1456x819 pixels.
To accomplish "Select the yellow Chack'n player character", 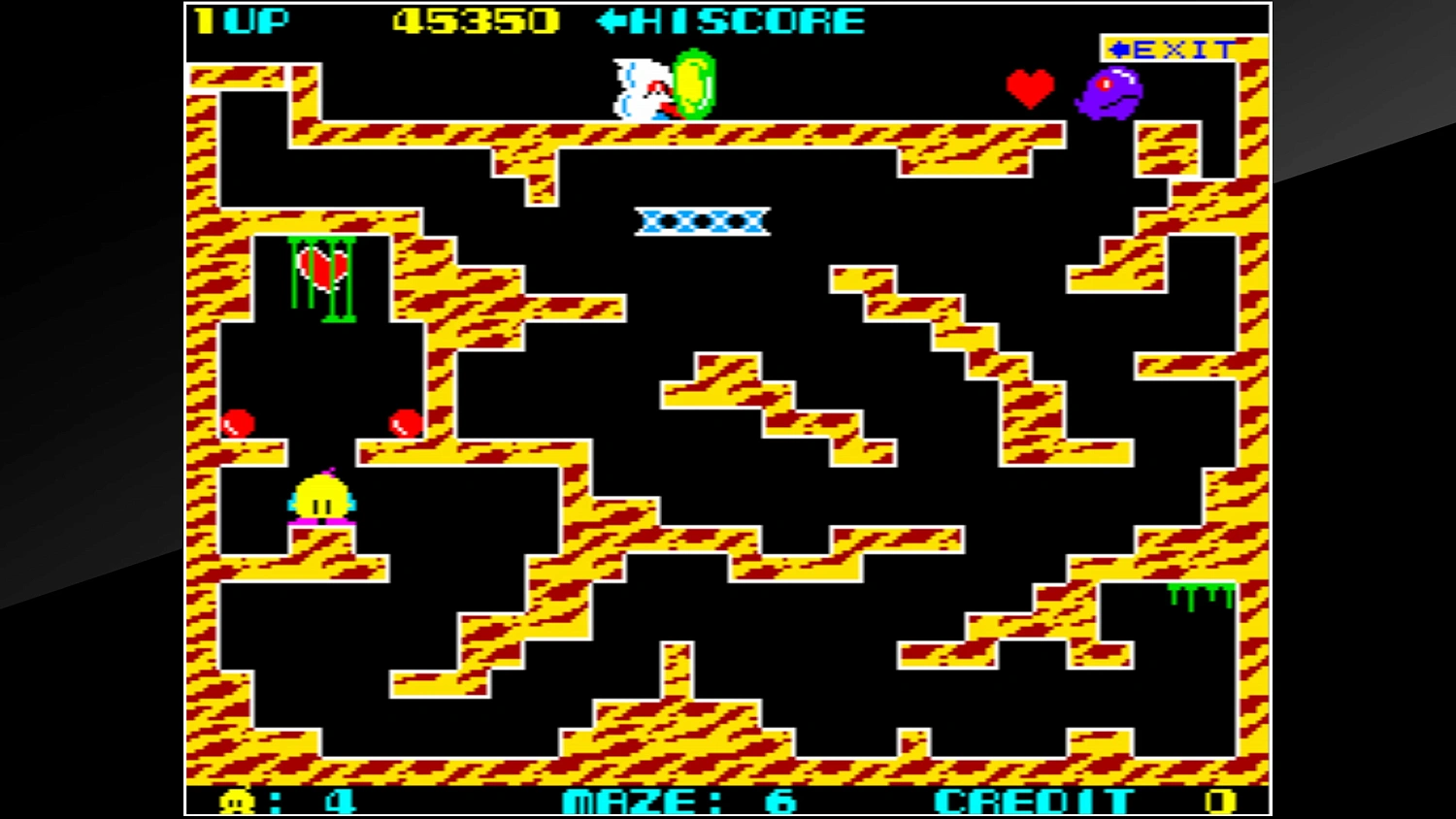I will click(321, 498).
